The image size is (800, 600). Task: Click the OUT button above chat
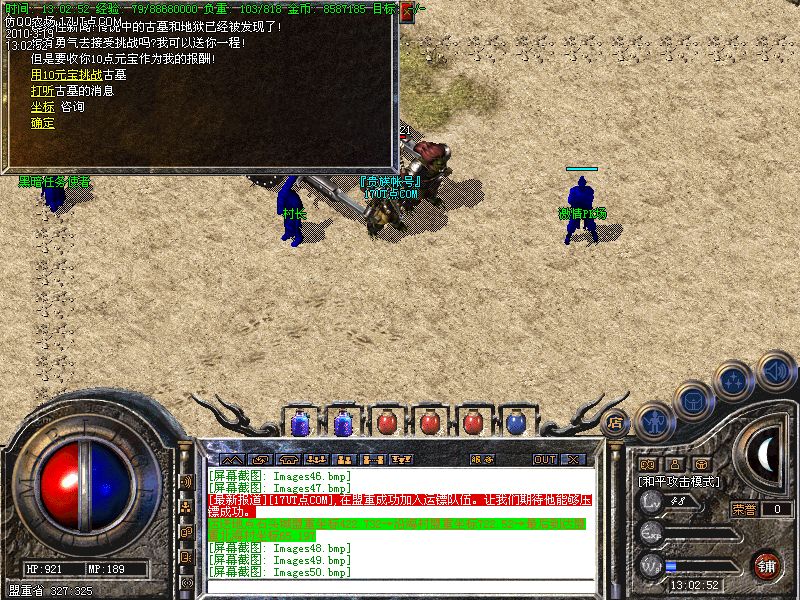544,460
